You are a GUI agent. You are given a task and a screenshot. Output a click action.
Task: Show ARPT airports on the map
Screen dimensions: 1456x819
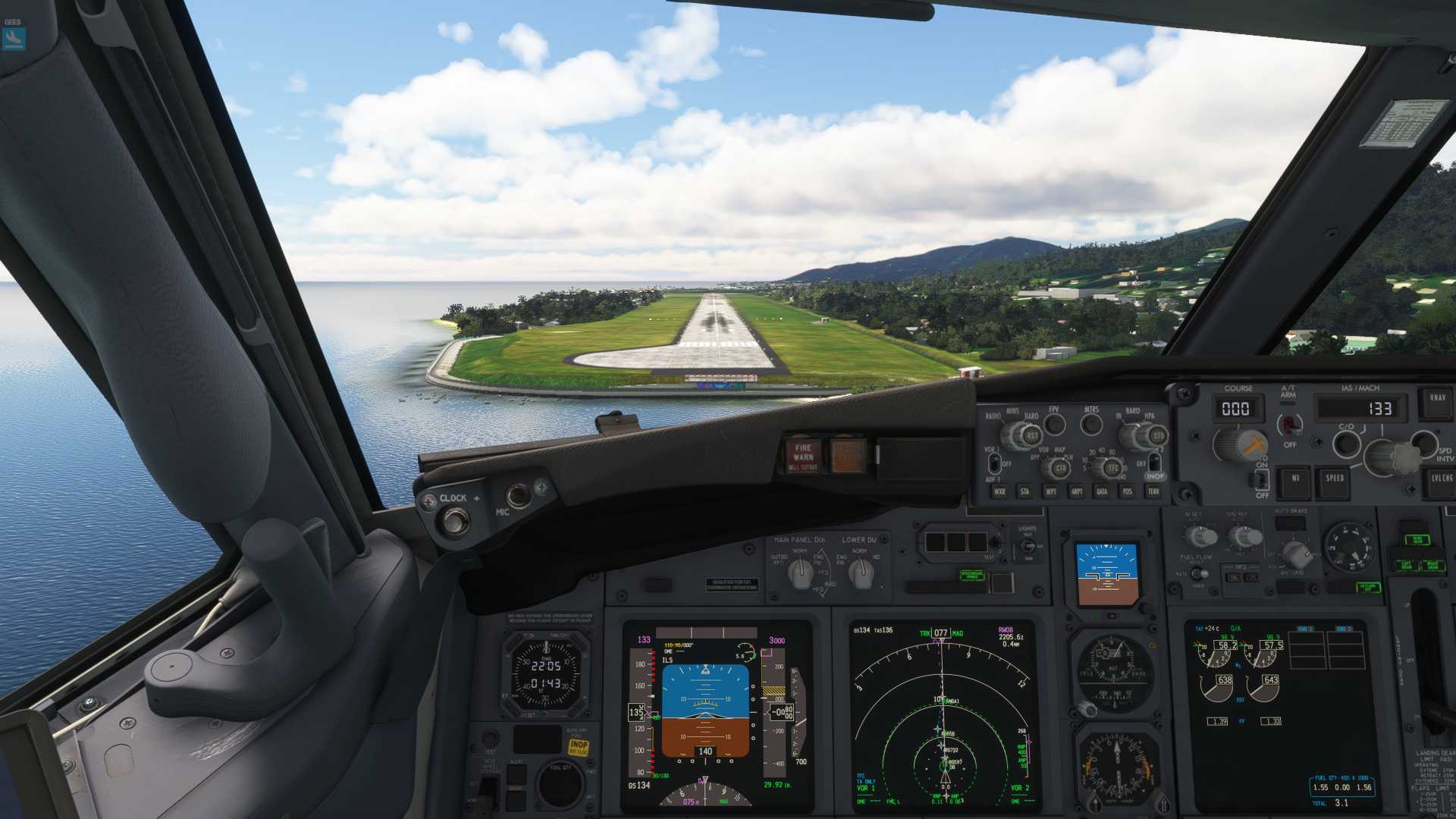coord(1076,491)
